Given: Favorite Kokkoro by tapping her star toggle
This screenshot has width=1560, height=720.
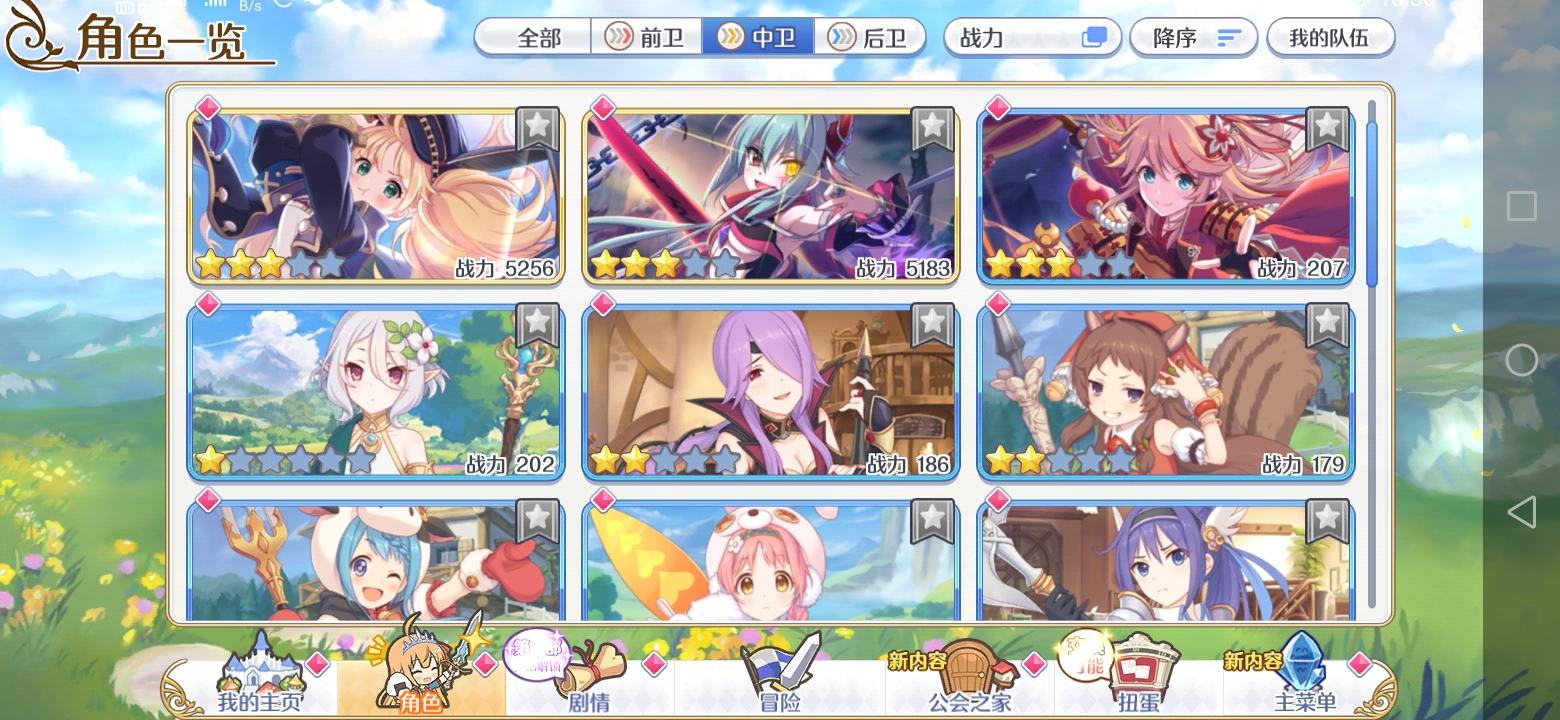Looking at the screenshot, I should click(538, 321).
